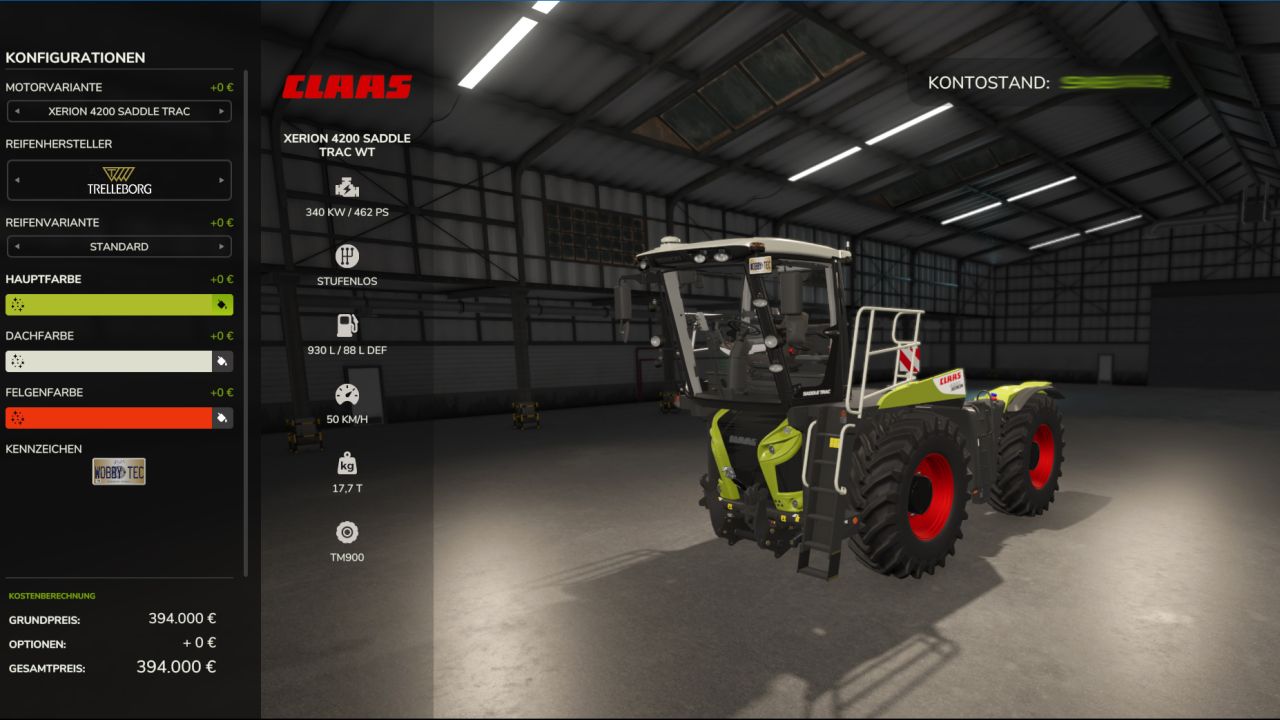Click the fuel pump icon above 930 L
The height and width of the screenshot is (720, 1280).
(346, 324)
